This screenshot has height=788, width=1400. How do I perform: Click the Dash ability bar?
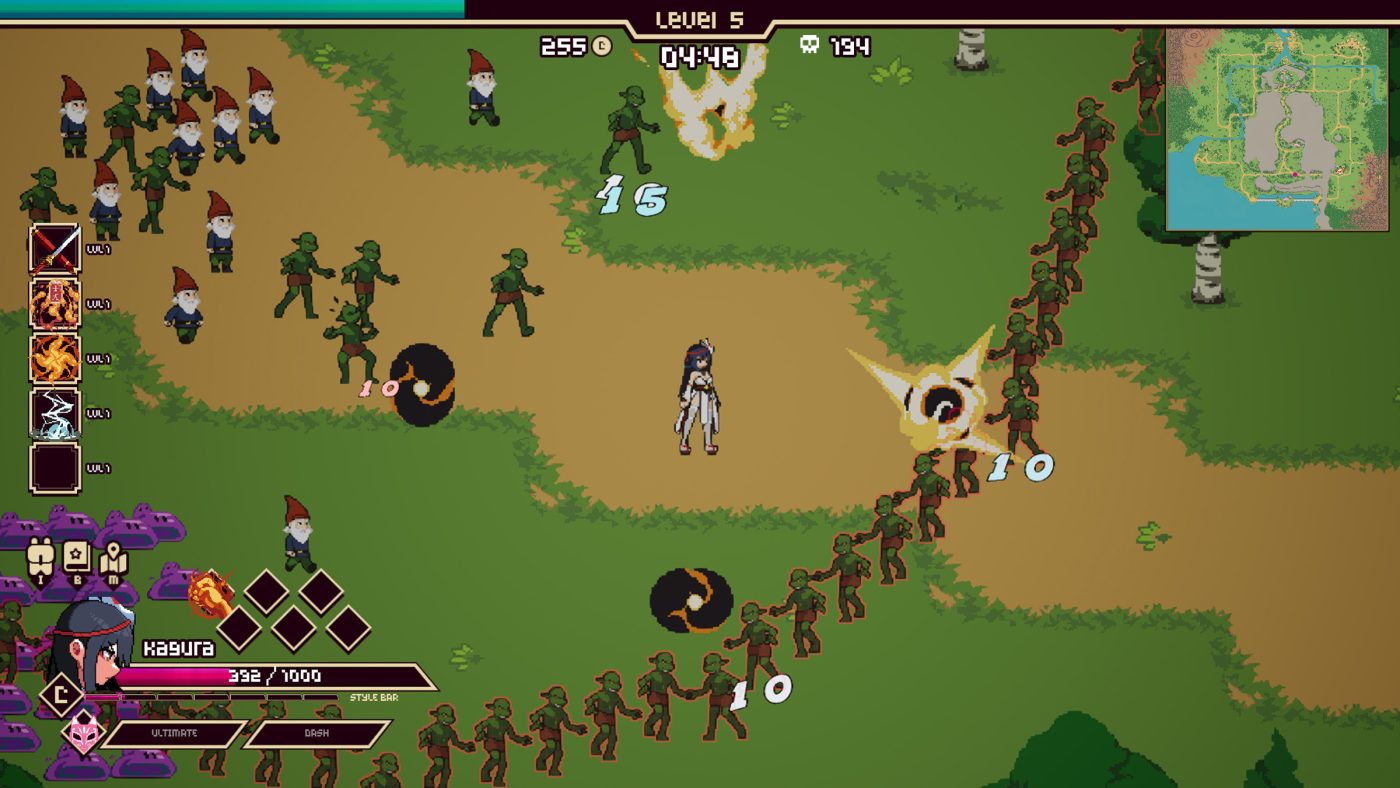pos(316,734)
